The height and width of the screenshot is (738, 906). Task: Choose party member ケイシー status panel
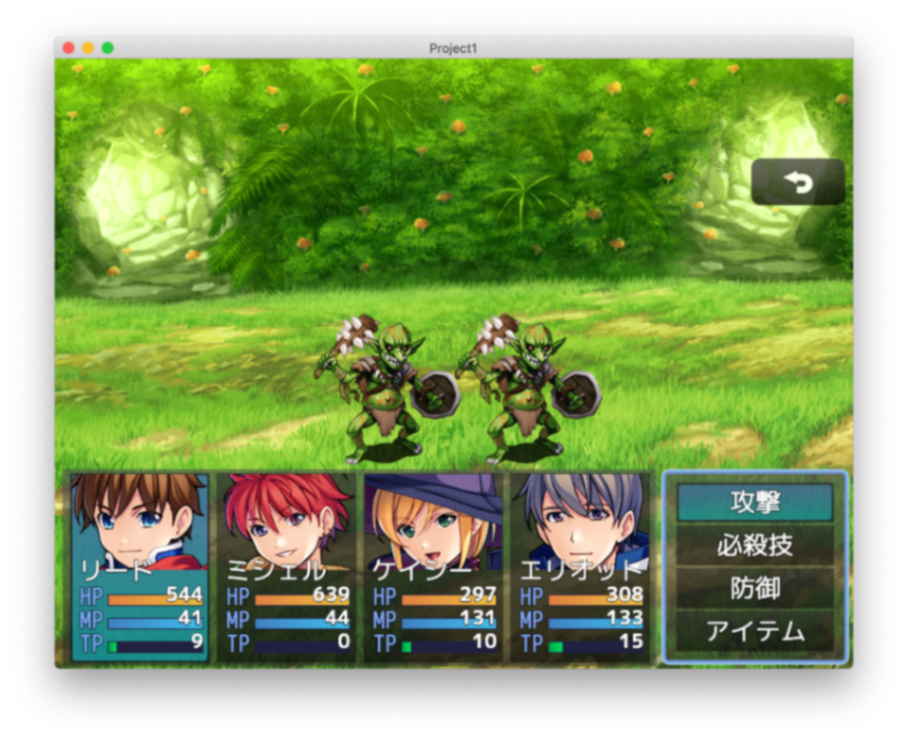(434, 567)
